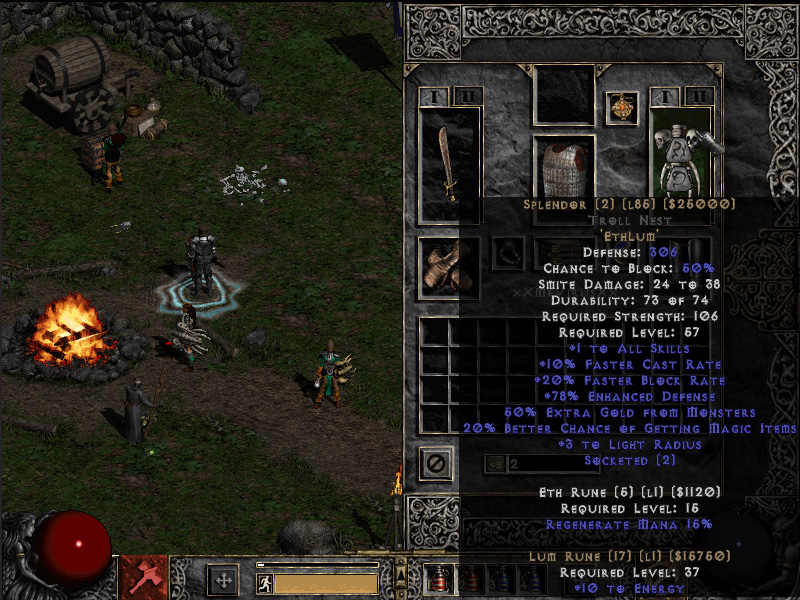This screenshot has width=800, height=600.
Task: Select the curved sword in the weapon slot
Action: (449, 164)
